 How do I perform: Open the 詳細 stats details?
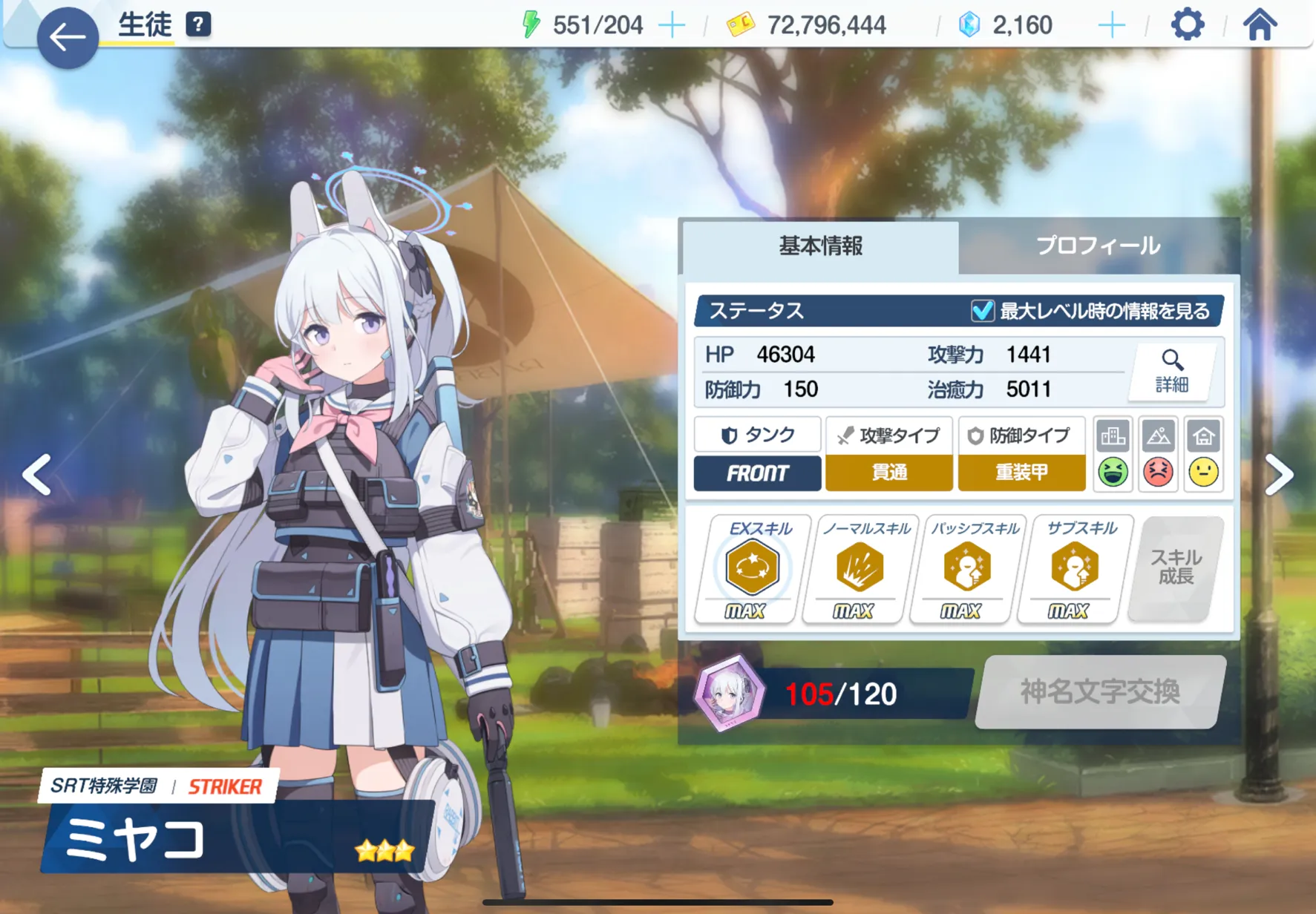click(x=1171, y=370)
